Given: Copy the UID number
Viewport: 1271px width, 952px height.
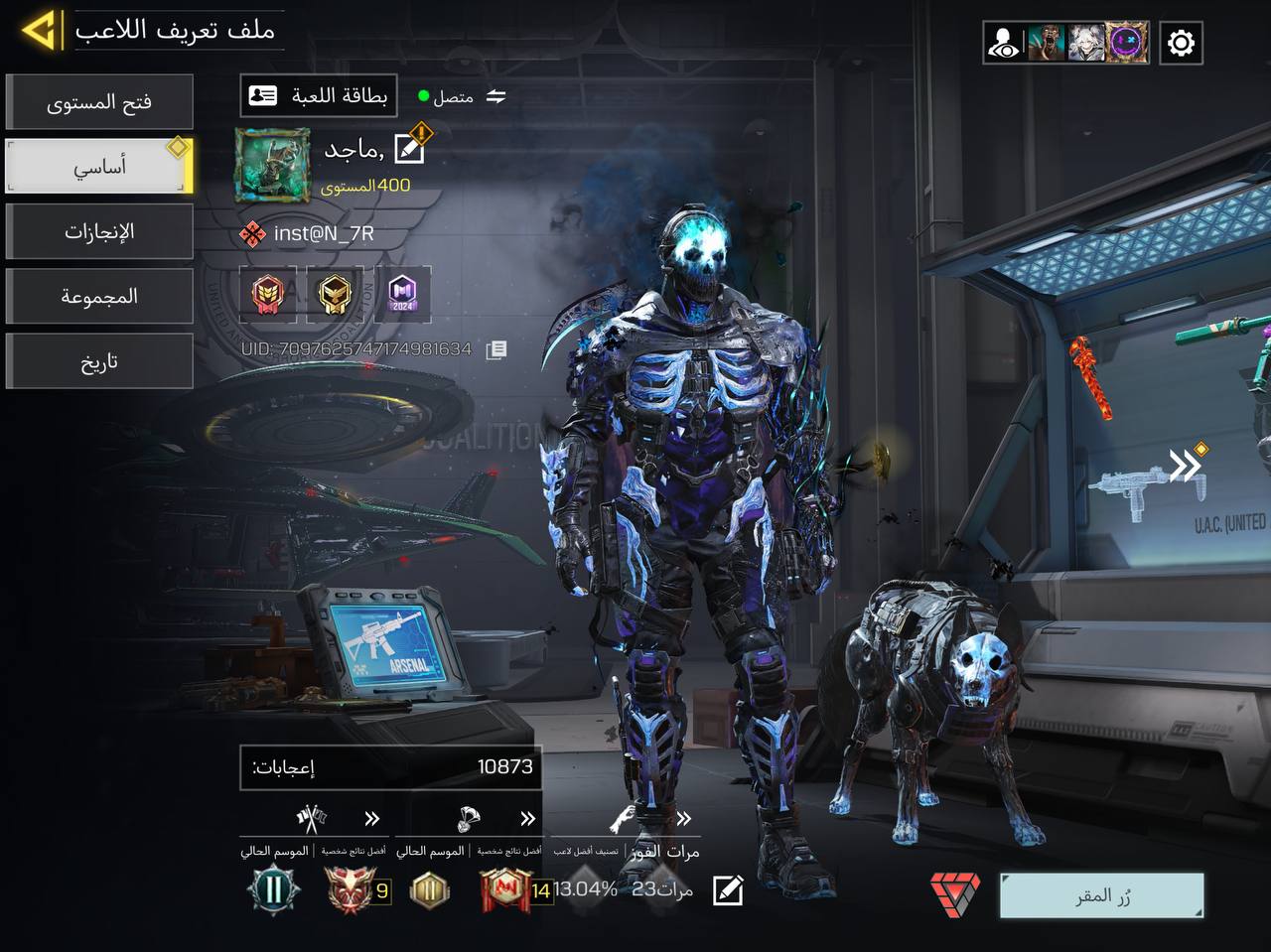Looking at the screenshot, I should [497, 349].
